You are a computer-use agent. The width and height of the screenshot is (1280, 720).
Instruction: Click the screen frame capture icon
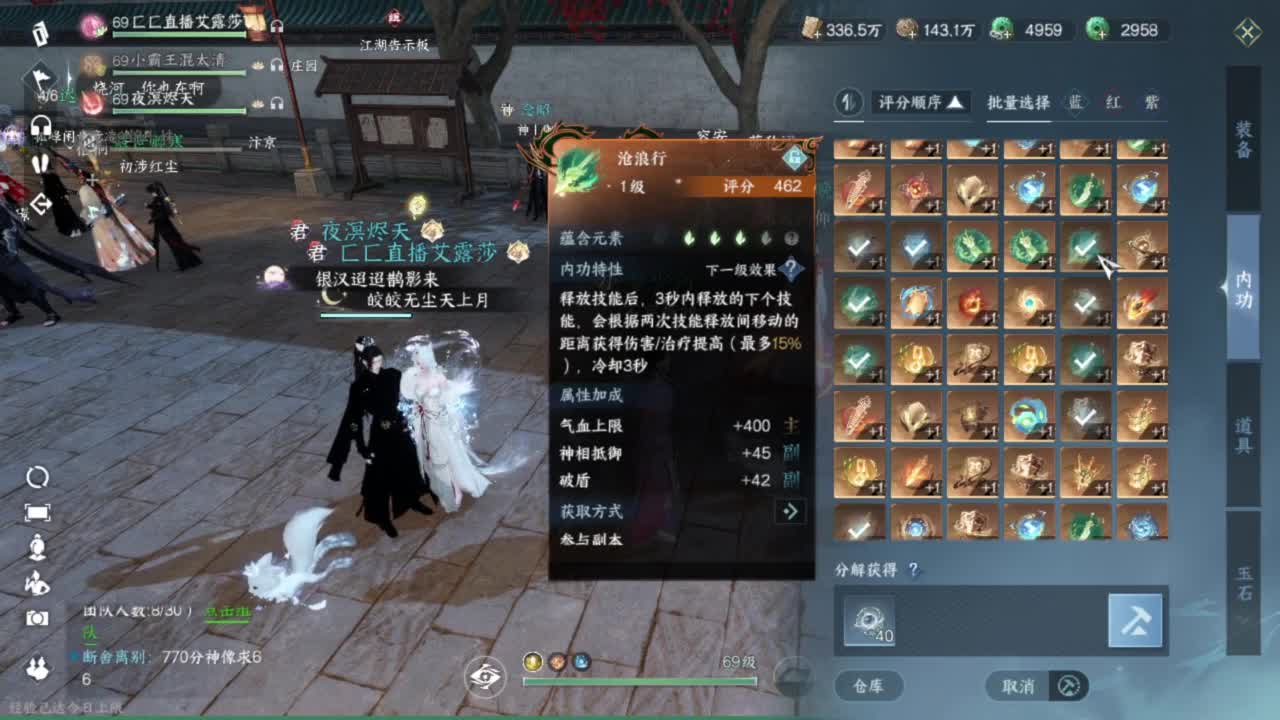pyautogui.click(x=35, y=511)
